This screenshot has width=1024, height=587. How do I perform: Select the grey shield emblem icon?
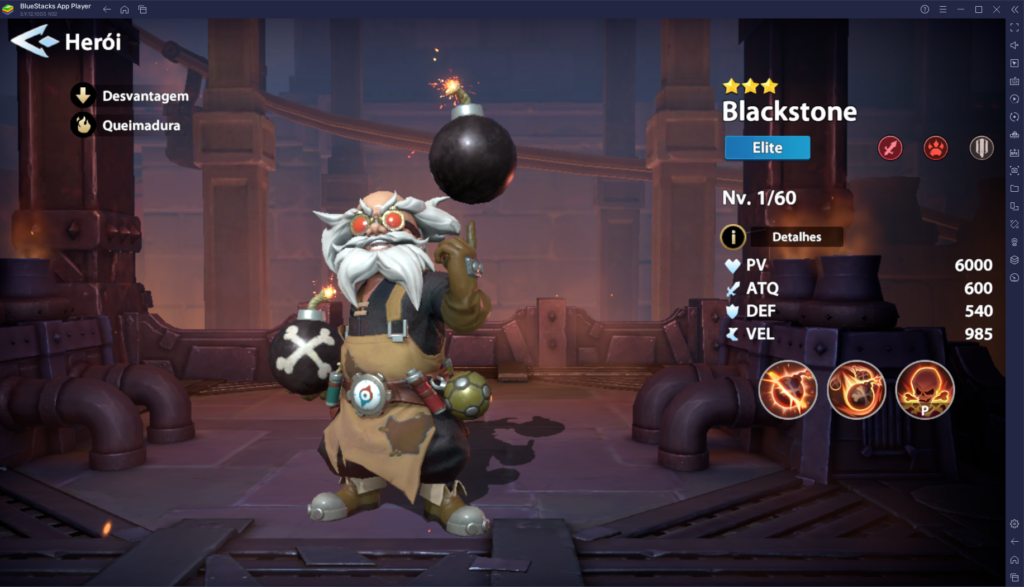click(x=981, y=149)
